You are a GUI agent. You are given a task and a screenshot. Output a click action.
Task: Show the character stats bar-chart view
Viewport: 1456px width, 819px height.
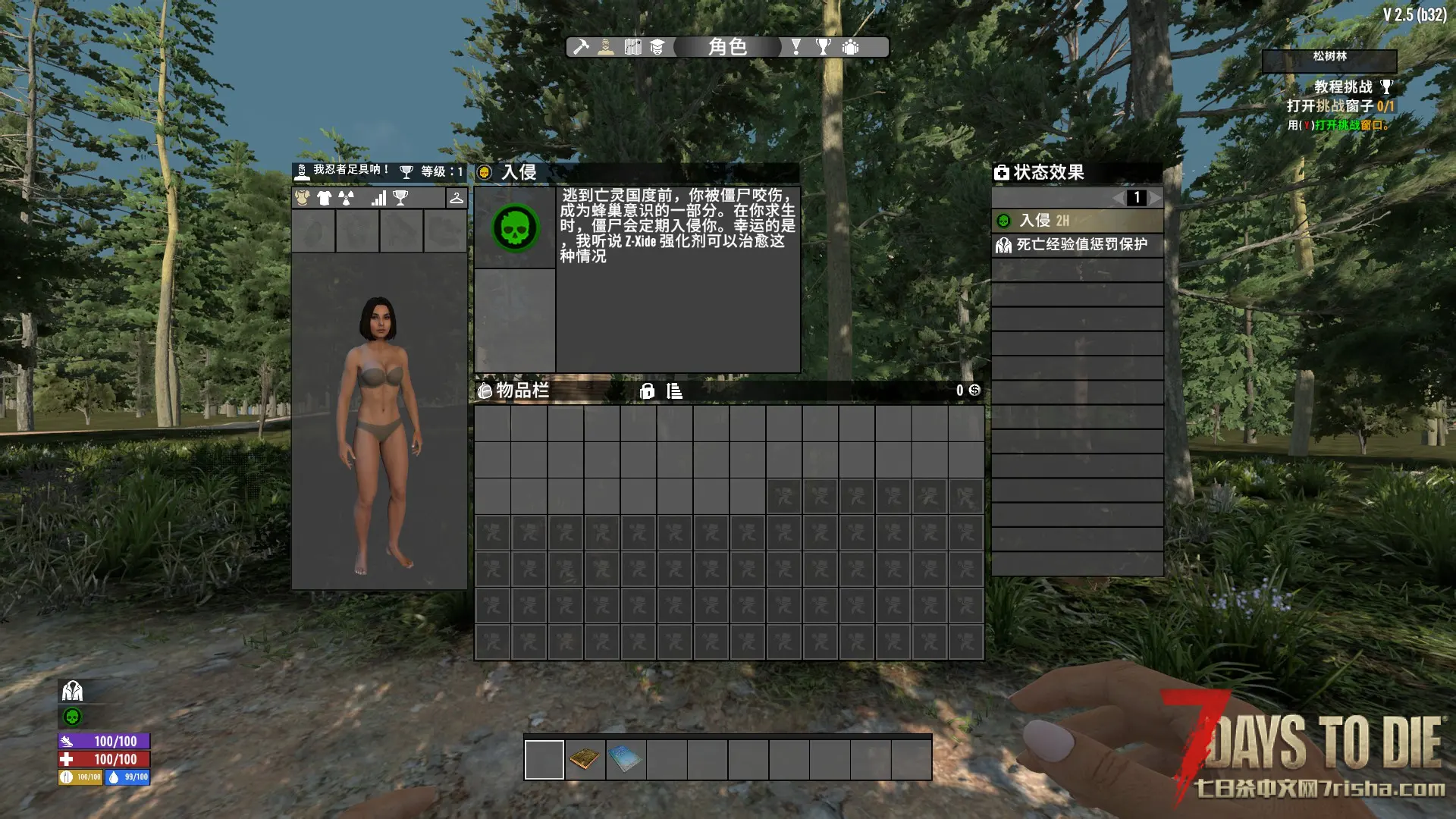coord(378,198)
